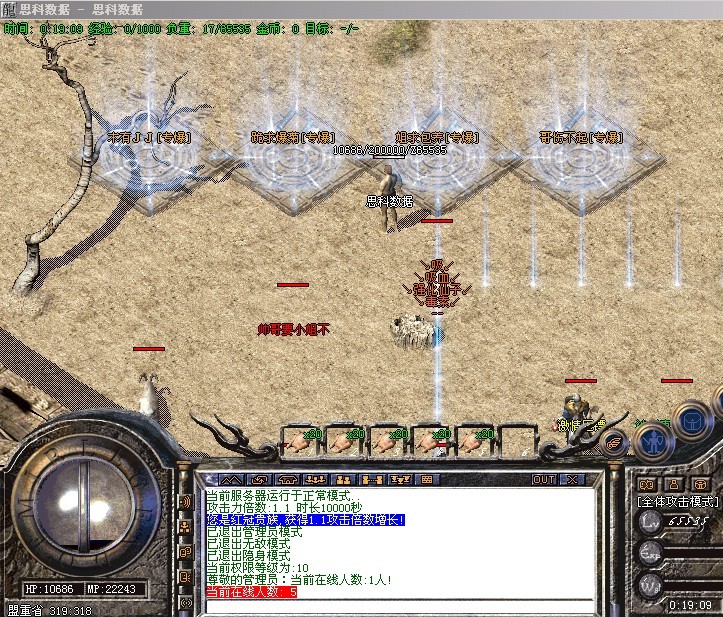Click into the chat input line
This screenshot has width=723, height=617.
pos(400,606)
